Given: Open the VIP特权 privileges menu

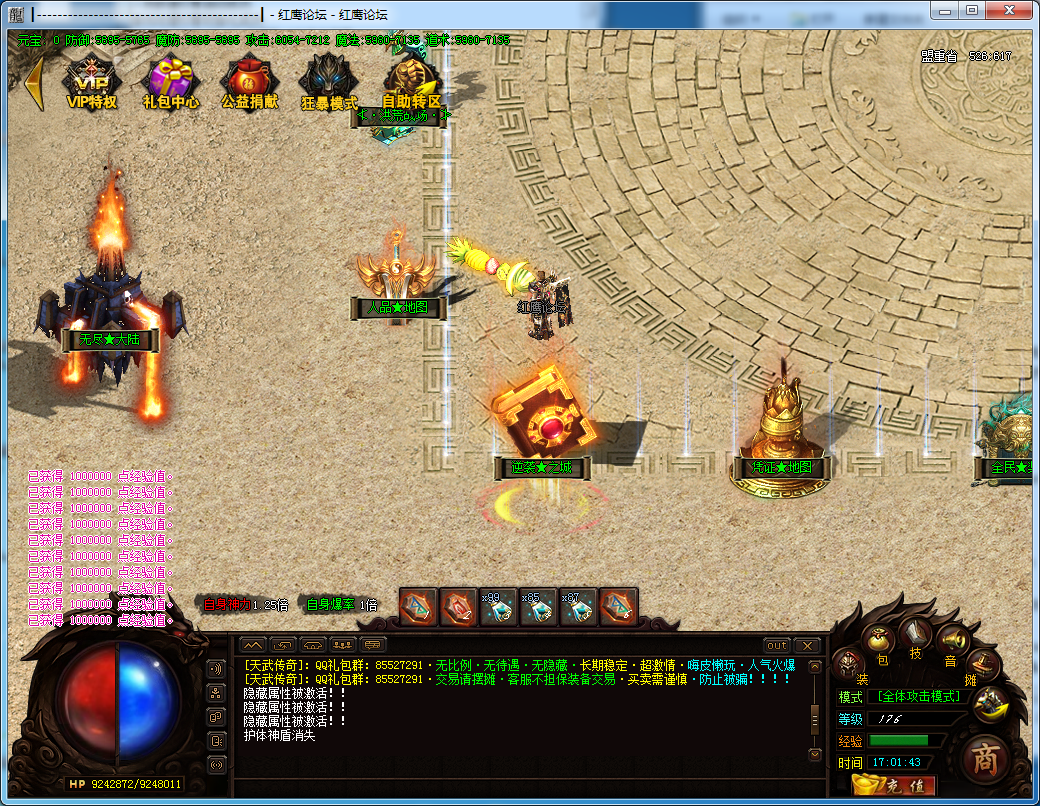Looking at the screenshot, I should (91, 79).
